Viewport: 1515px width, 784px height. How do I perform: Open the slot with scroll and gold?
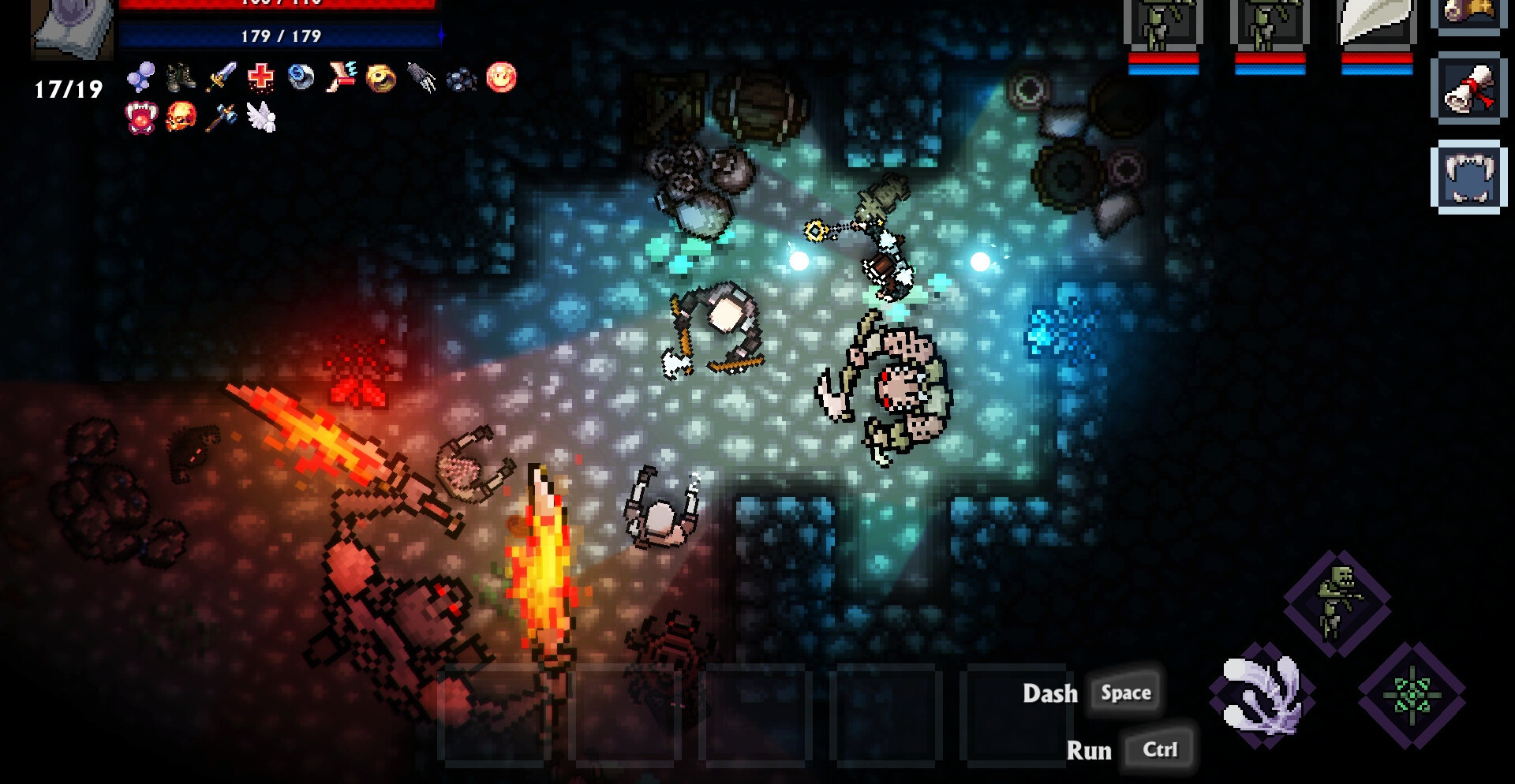(1468, 13)
